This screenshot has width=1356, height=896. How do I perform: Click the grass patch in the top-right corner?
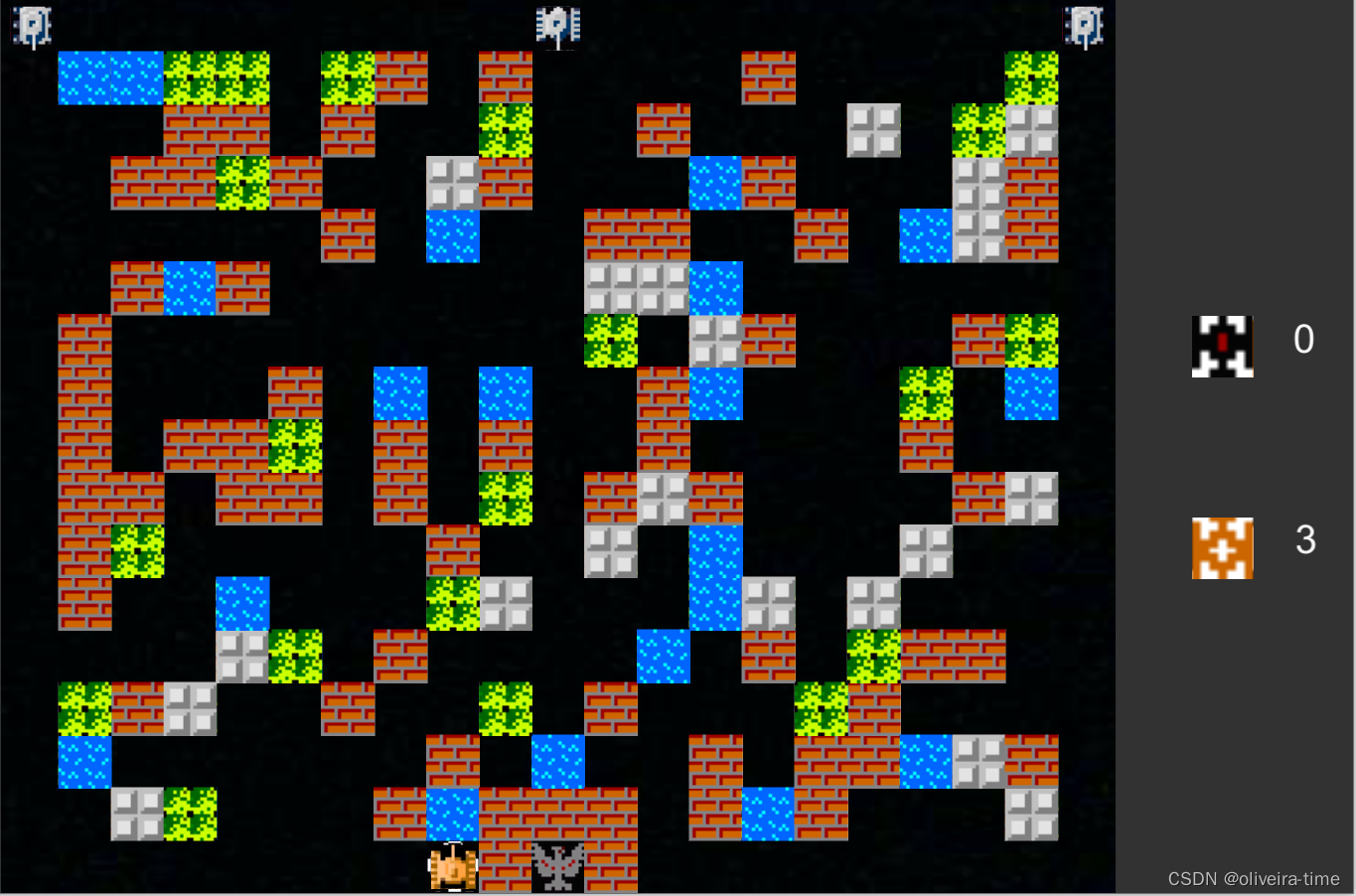click(x=1030, y=75)
